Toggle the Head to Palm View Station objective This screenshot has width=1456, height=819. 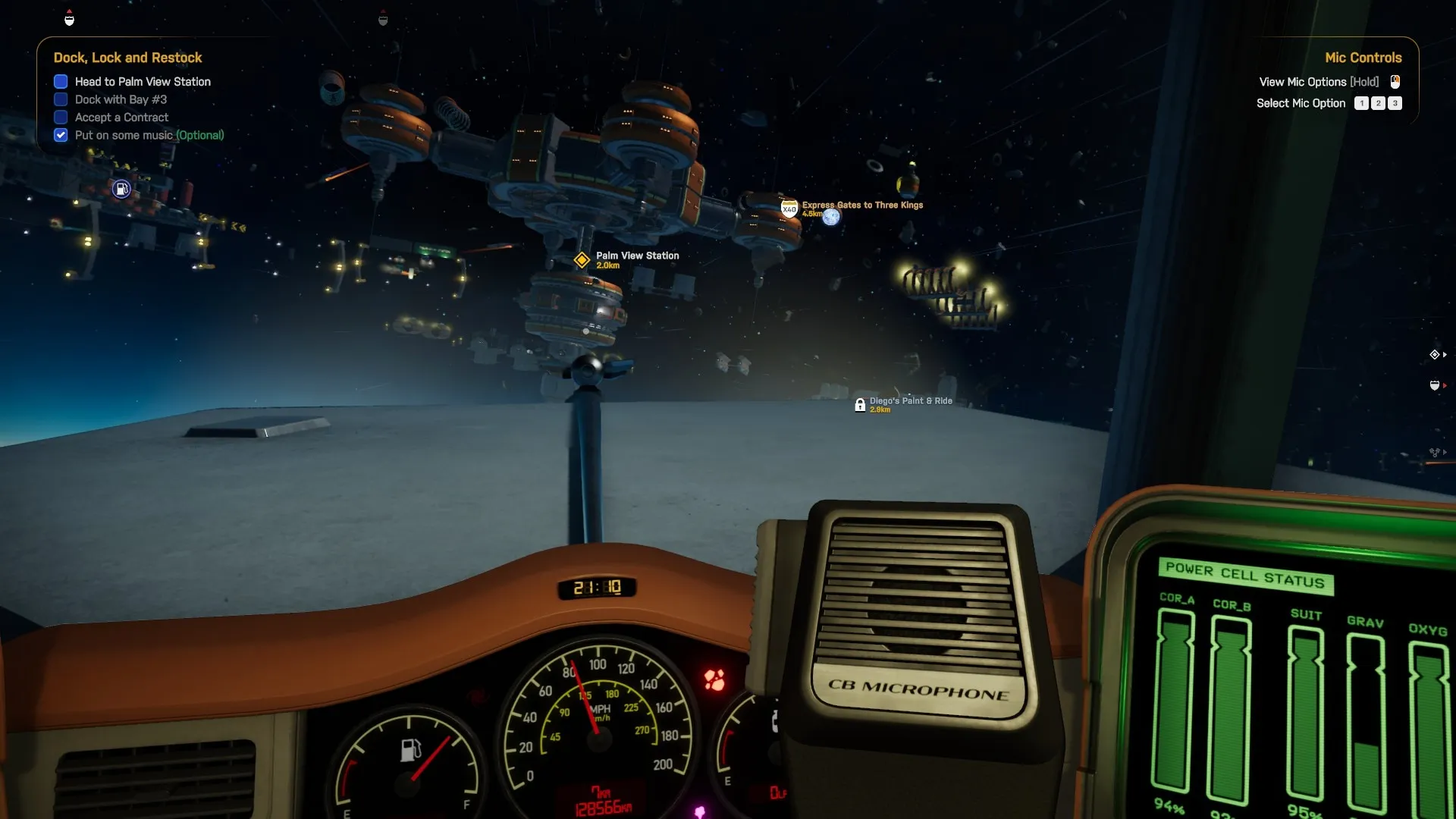[x=61, y=82]
